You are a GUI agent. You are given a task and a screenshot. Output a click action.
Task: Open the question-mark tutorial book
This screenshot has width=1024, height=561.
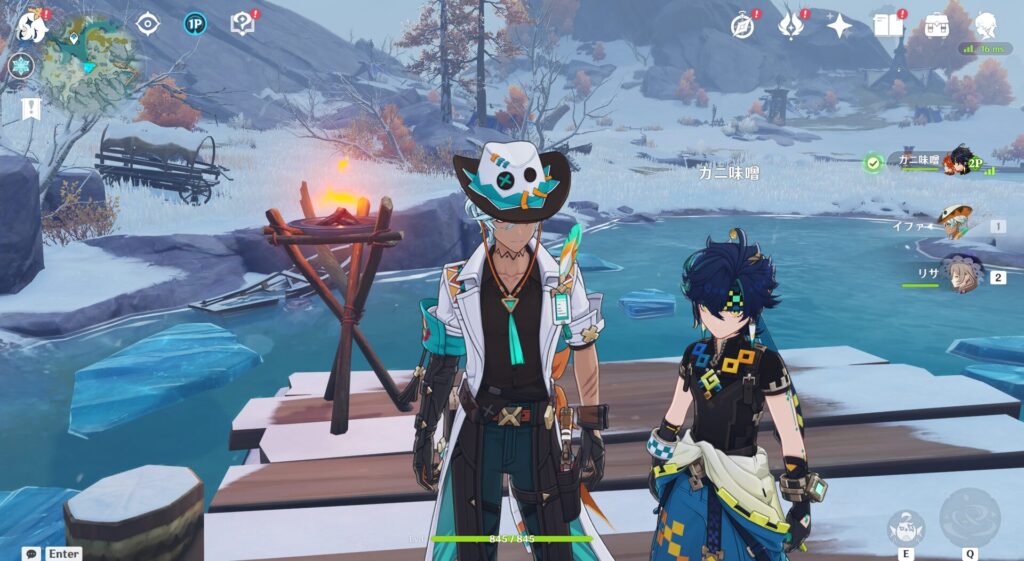click(x=243, y=24)
